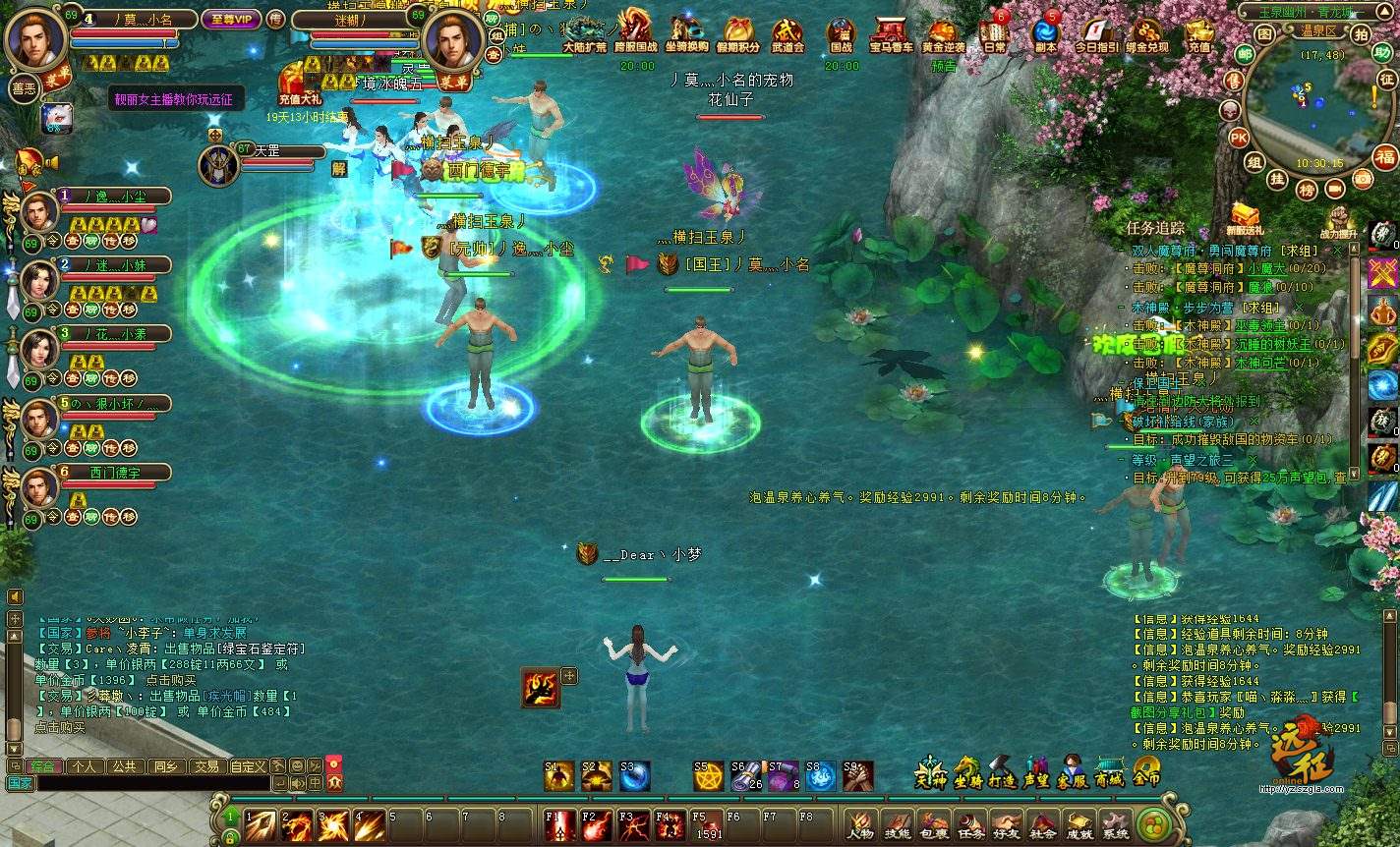Open the 副本 dungeon icon
1400x847 pixels.
(x=1045, y=34)
